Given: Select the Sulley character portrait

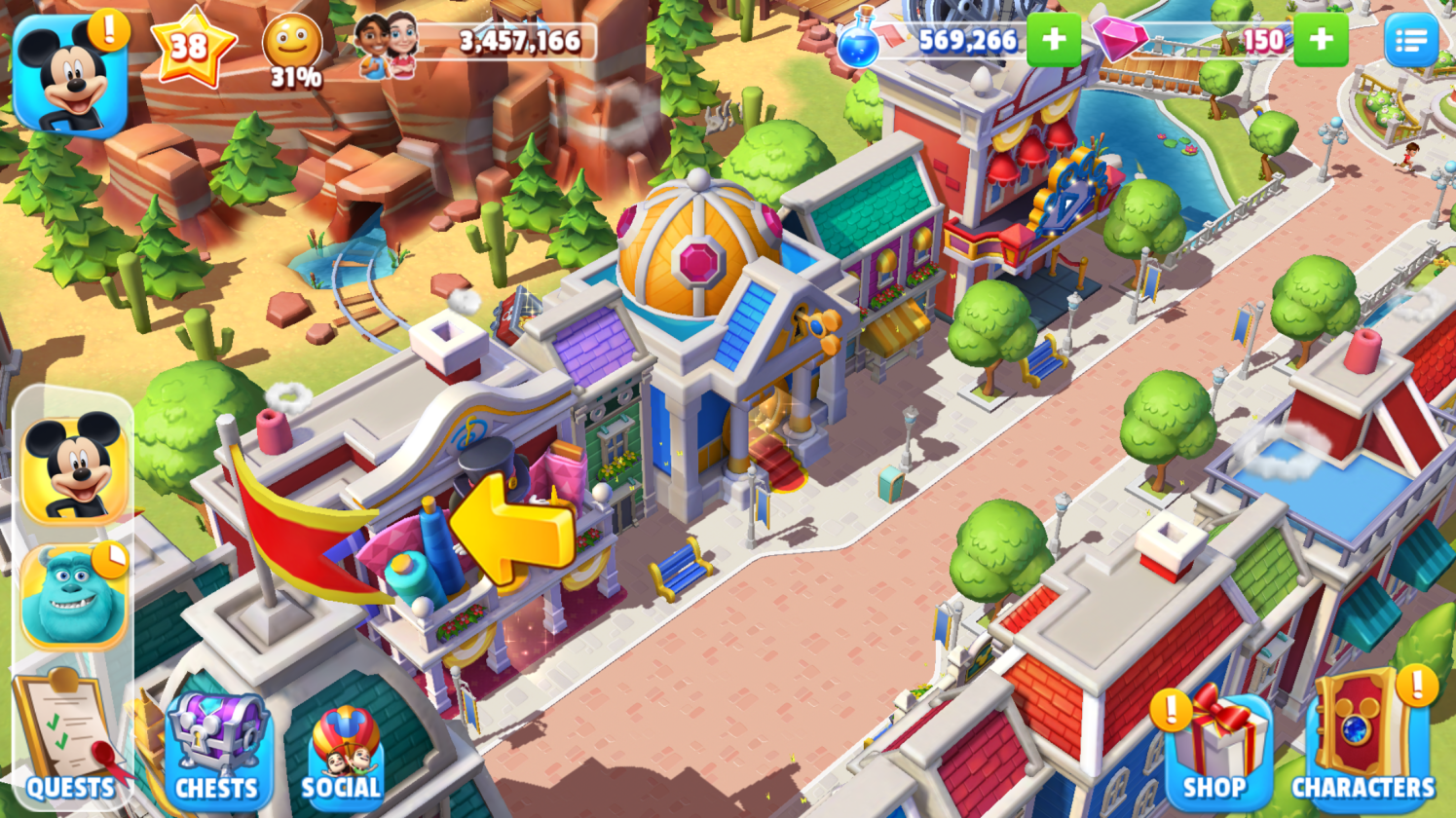Looking at the screenshot, I should (x=74, y=596).
